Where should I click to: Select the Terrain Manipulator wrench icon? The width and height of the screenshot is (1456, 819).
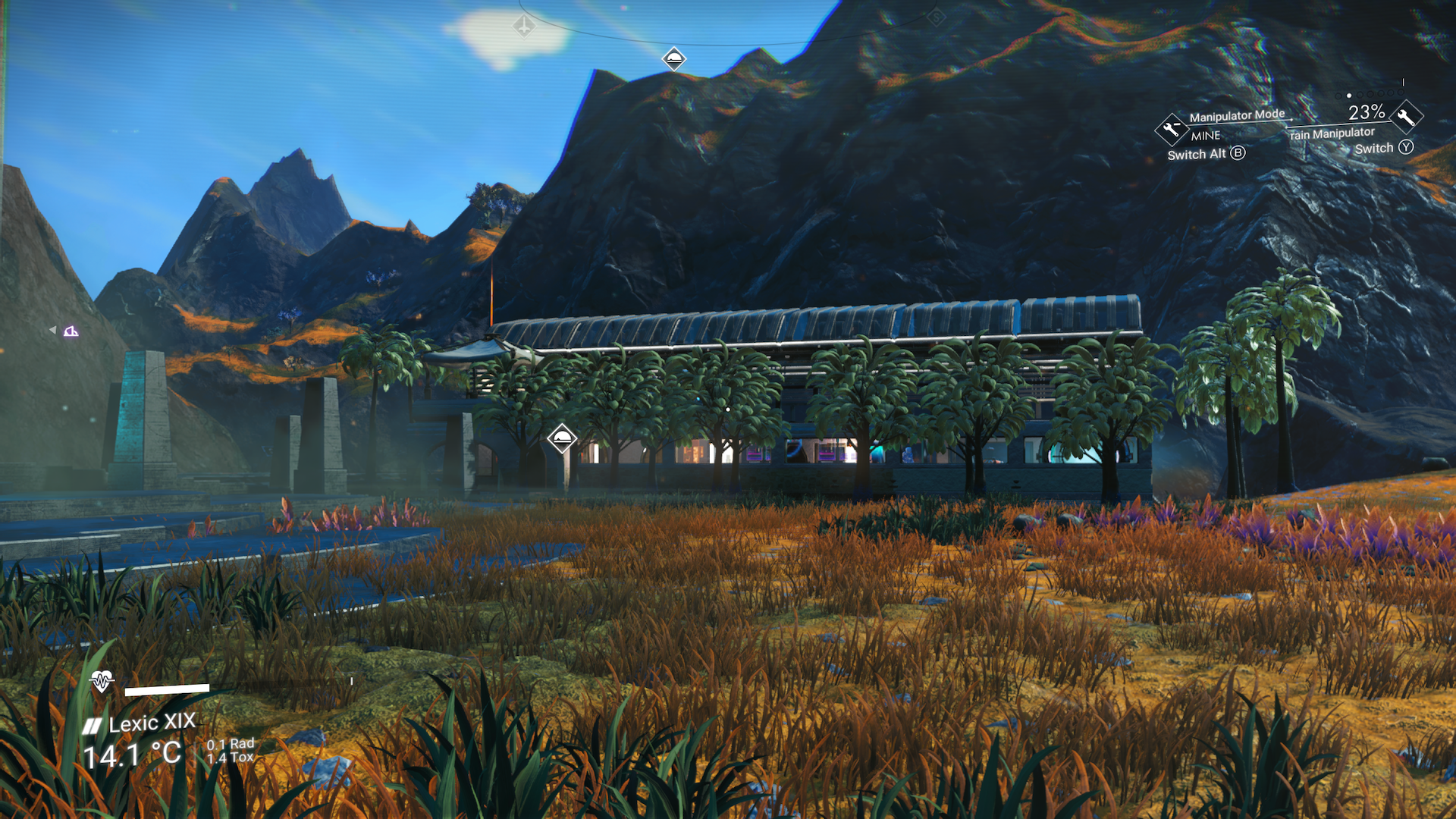[1406, 116]
